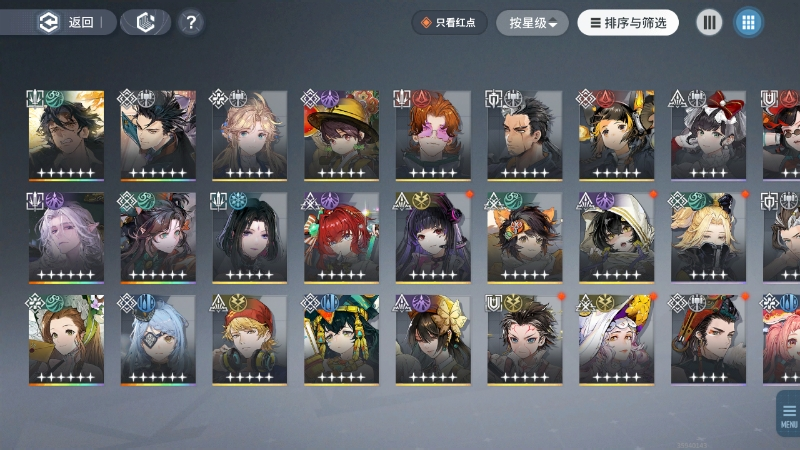Open 排序与筛选 sort and filter panel
The width and height of the screenshot is (800, 450).
pos(628,23)
